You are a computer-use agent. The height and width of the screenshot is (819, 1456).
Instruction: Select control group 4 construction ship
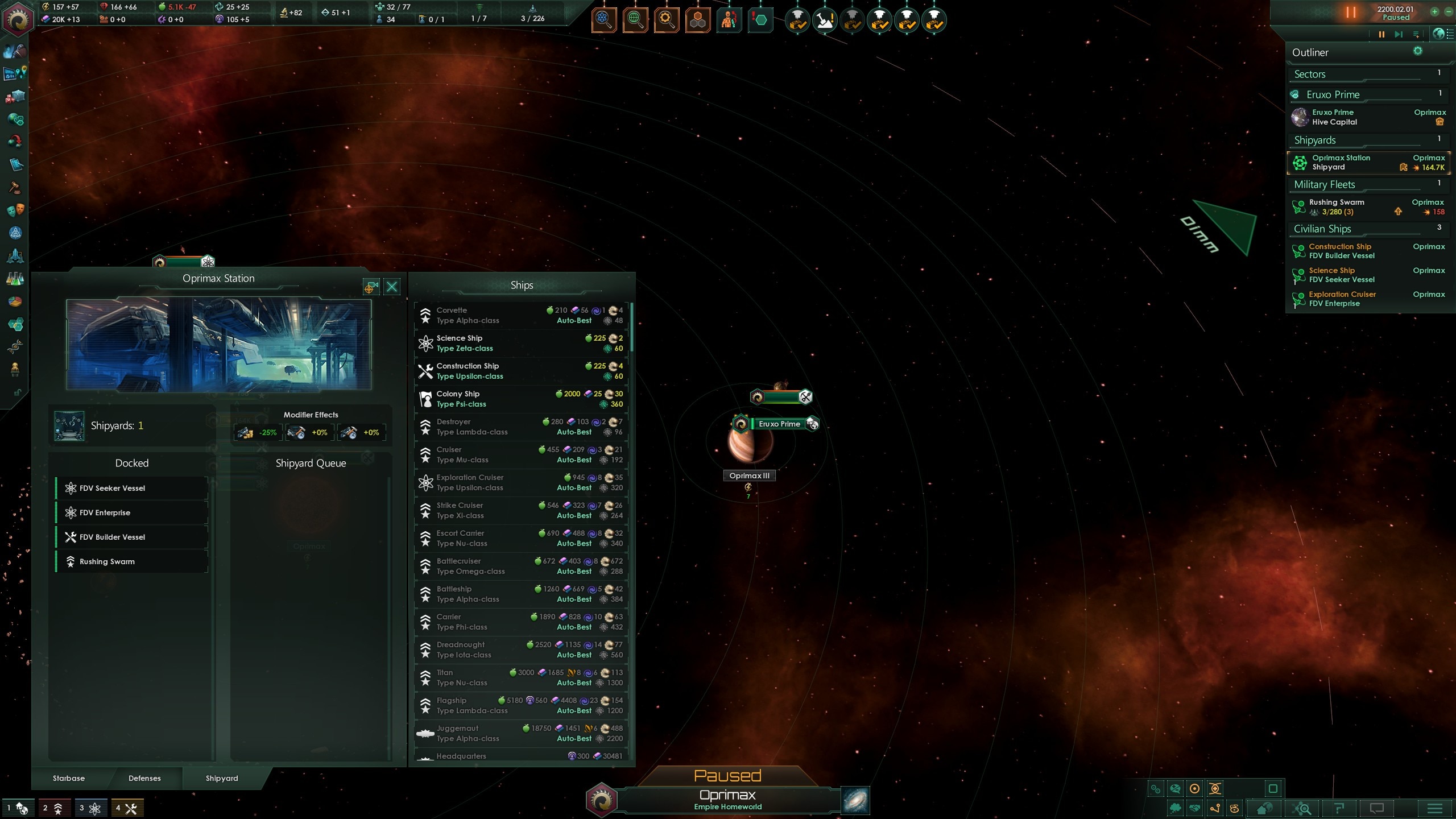(126, 808)
